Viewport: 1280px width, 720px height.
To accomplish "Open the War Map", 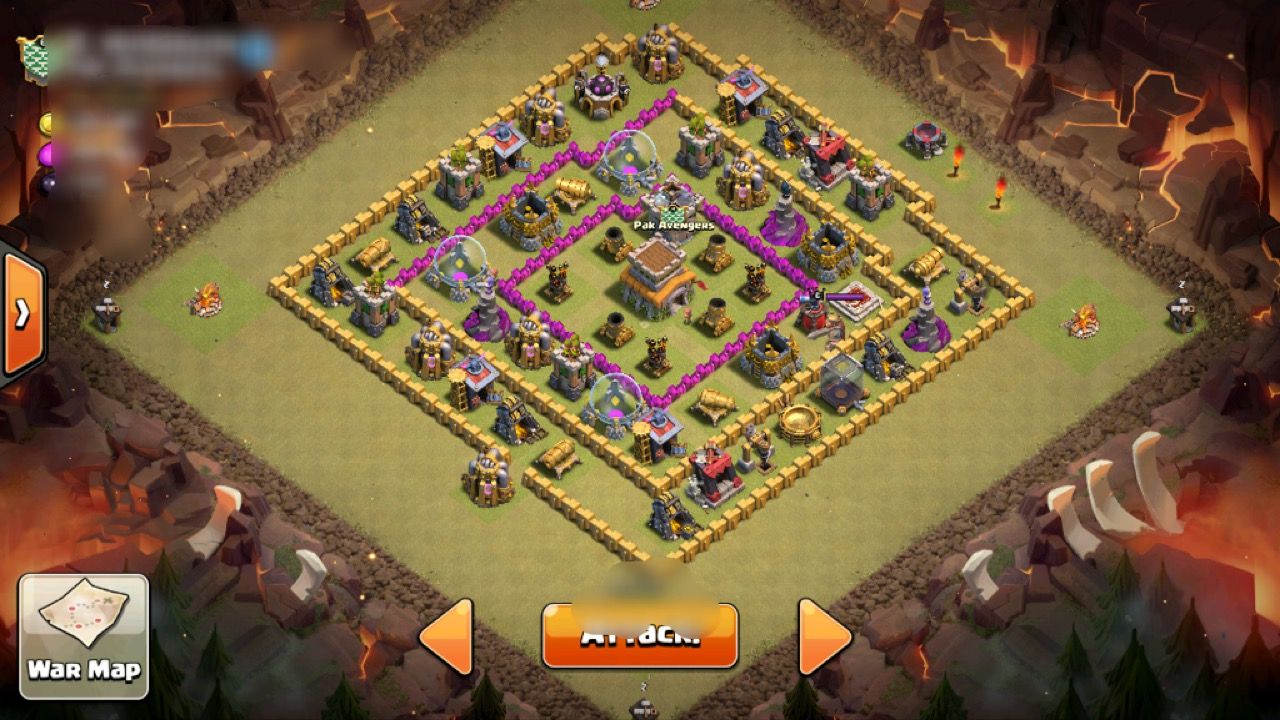I will (84, 636).
